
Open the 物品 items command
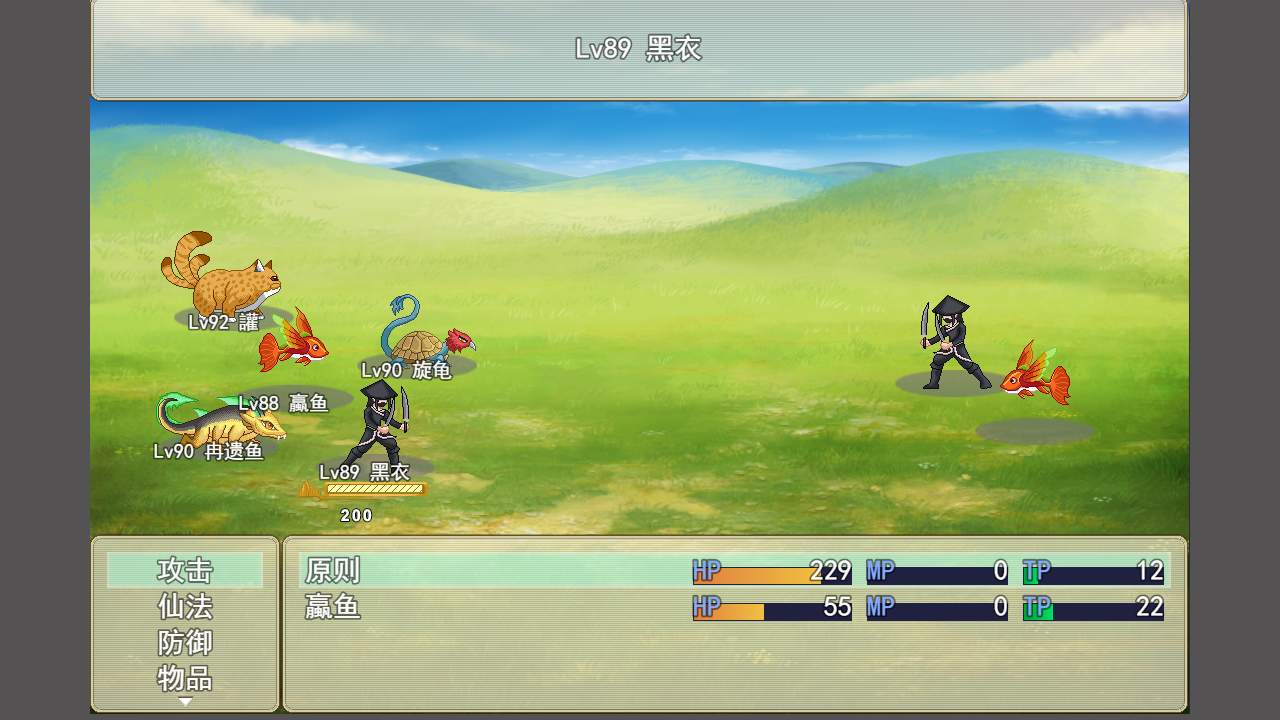[185, 679]
